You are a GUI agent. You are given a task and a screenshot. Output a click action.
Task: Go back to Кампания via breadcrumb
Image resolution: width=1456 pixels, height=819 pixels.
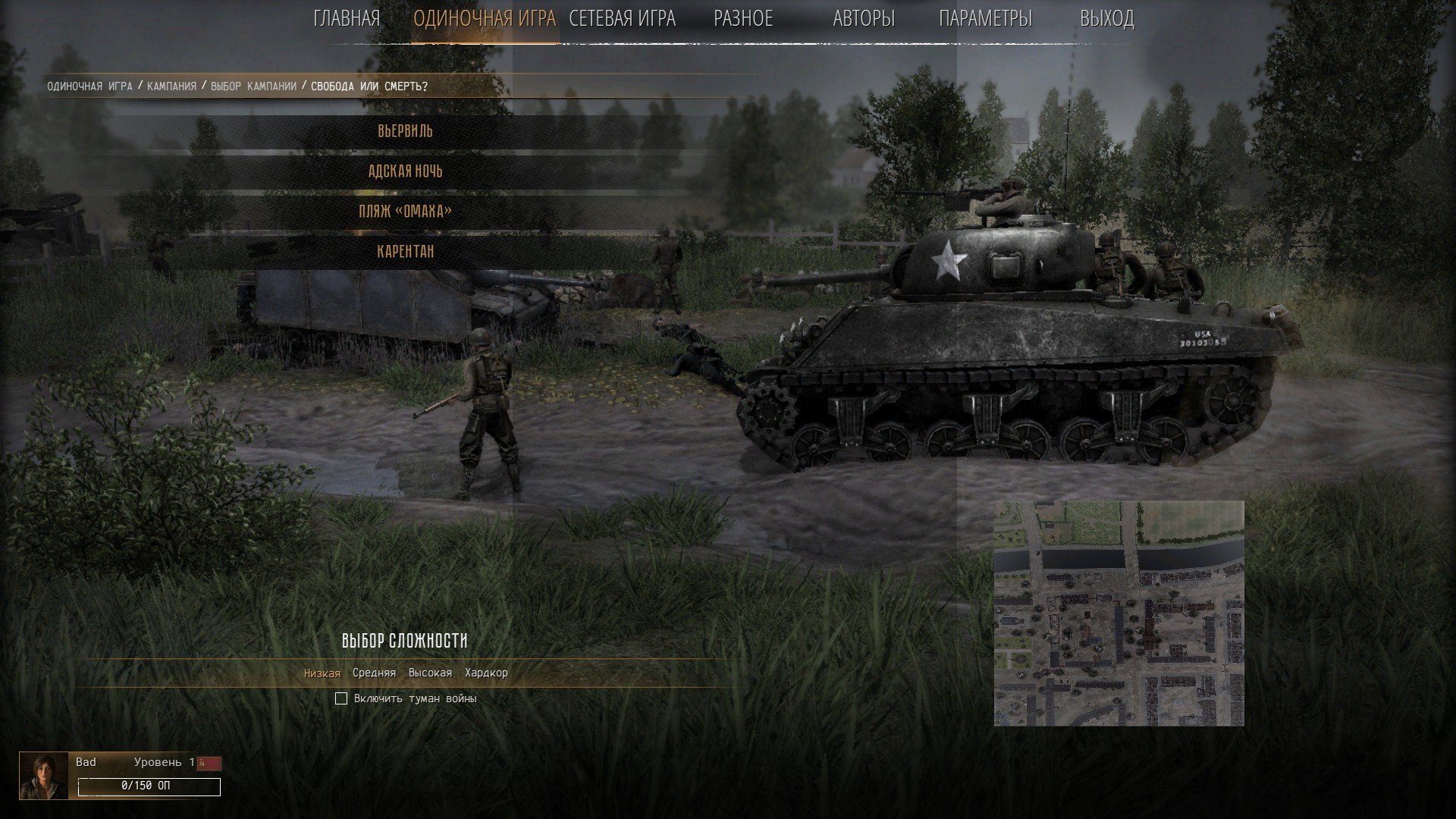[x=171, y=86]
